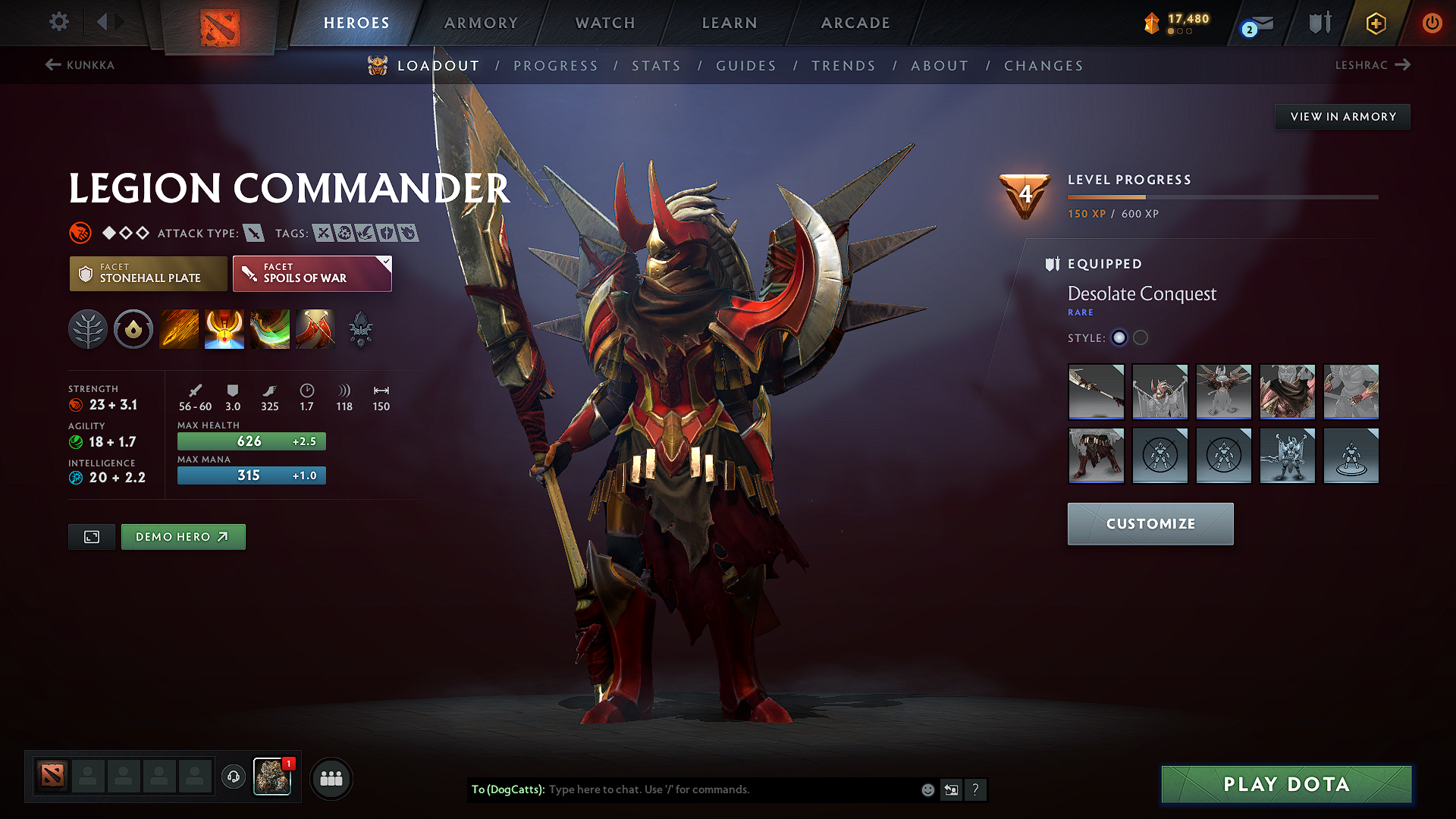The height and width of the screenshot is (819, 1456).
Task: Select the Spoils of War facet
Action: coord(312,274)
